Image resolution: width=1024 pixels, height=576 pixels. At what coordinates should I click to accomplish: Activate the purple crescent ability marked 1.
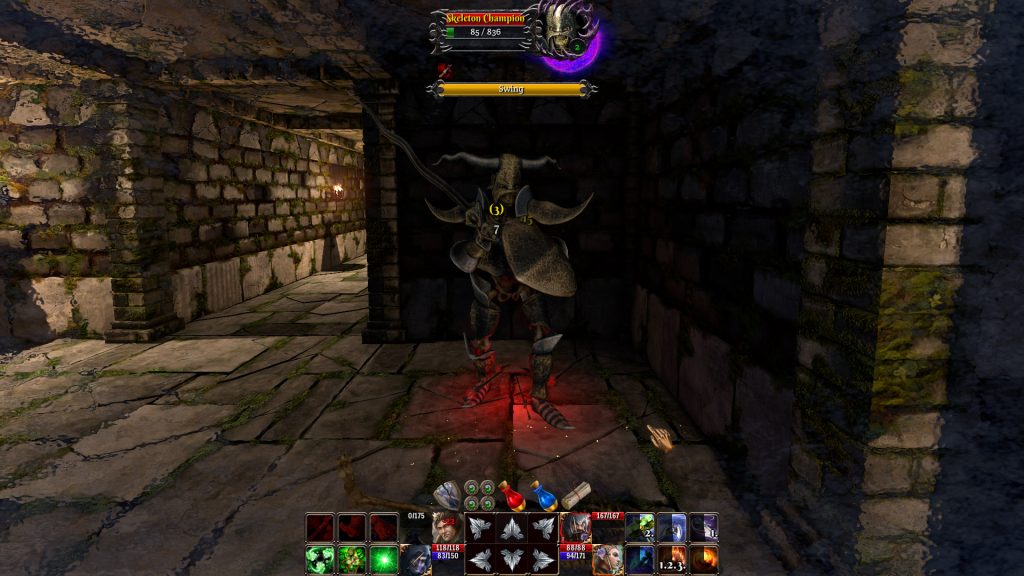pos(703,527)
